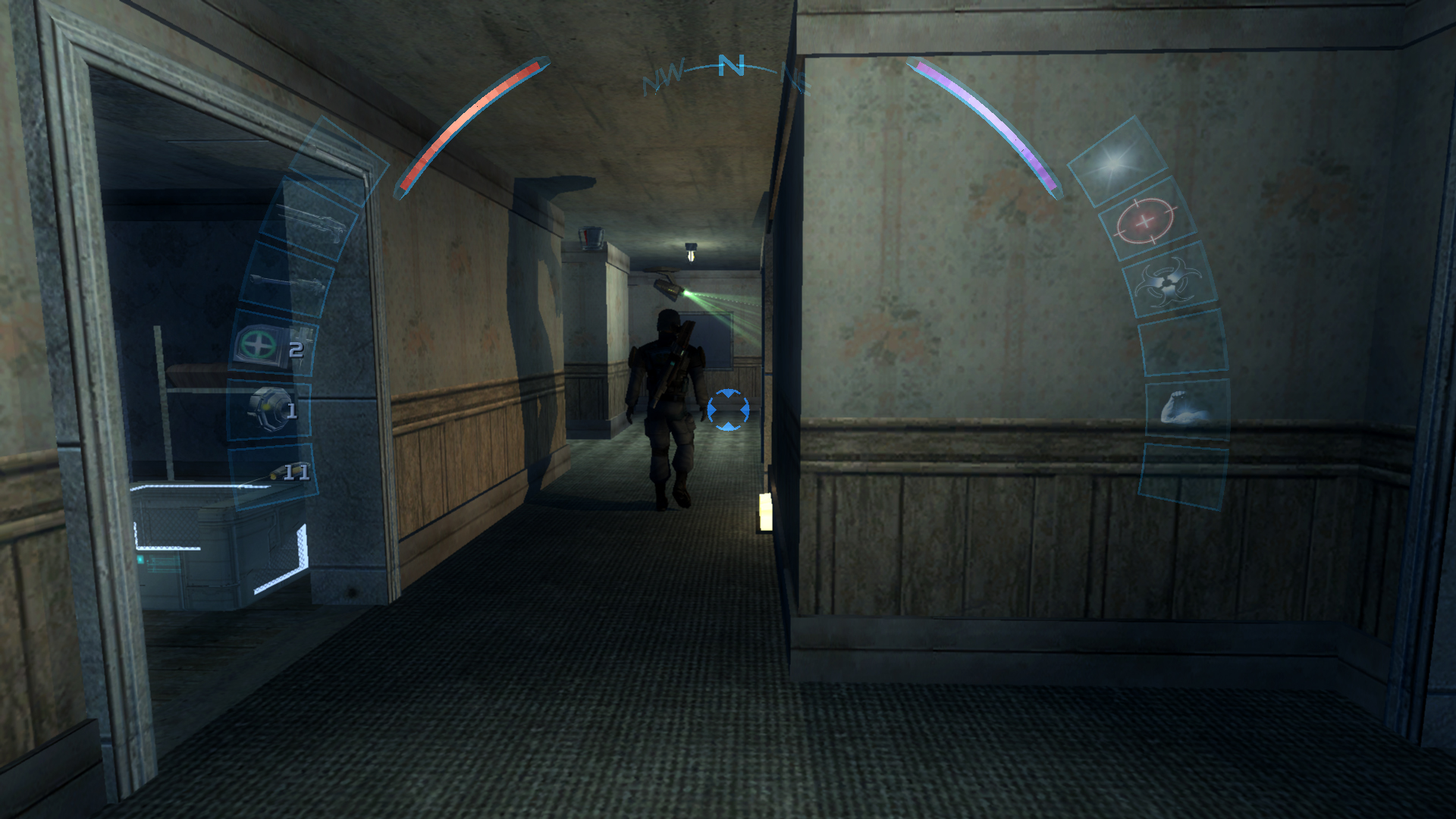The width and height of the screenshot is (1456, 819).
Task: Activate the biohazard symbol biomod
Action: coord(1169,282)
